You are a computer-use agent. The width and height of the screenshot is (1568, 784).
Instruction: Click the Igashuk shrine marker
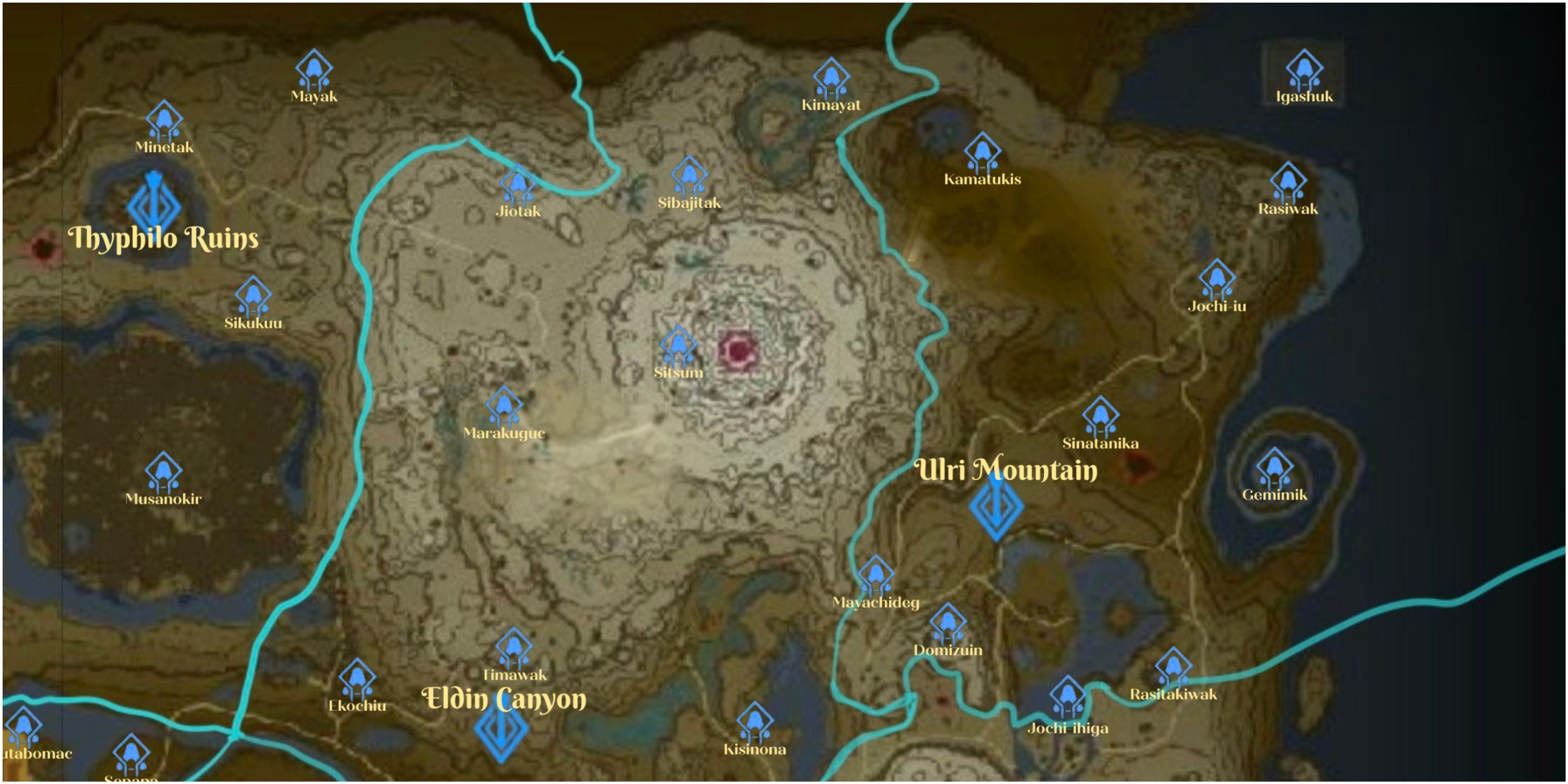tap(1302, 70)
